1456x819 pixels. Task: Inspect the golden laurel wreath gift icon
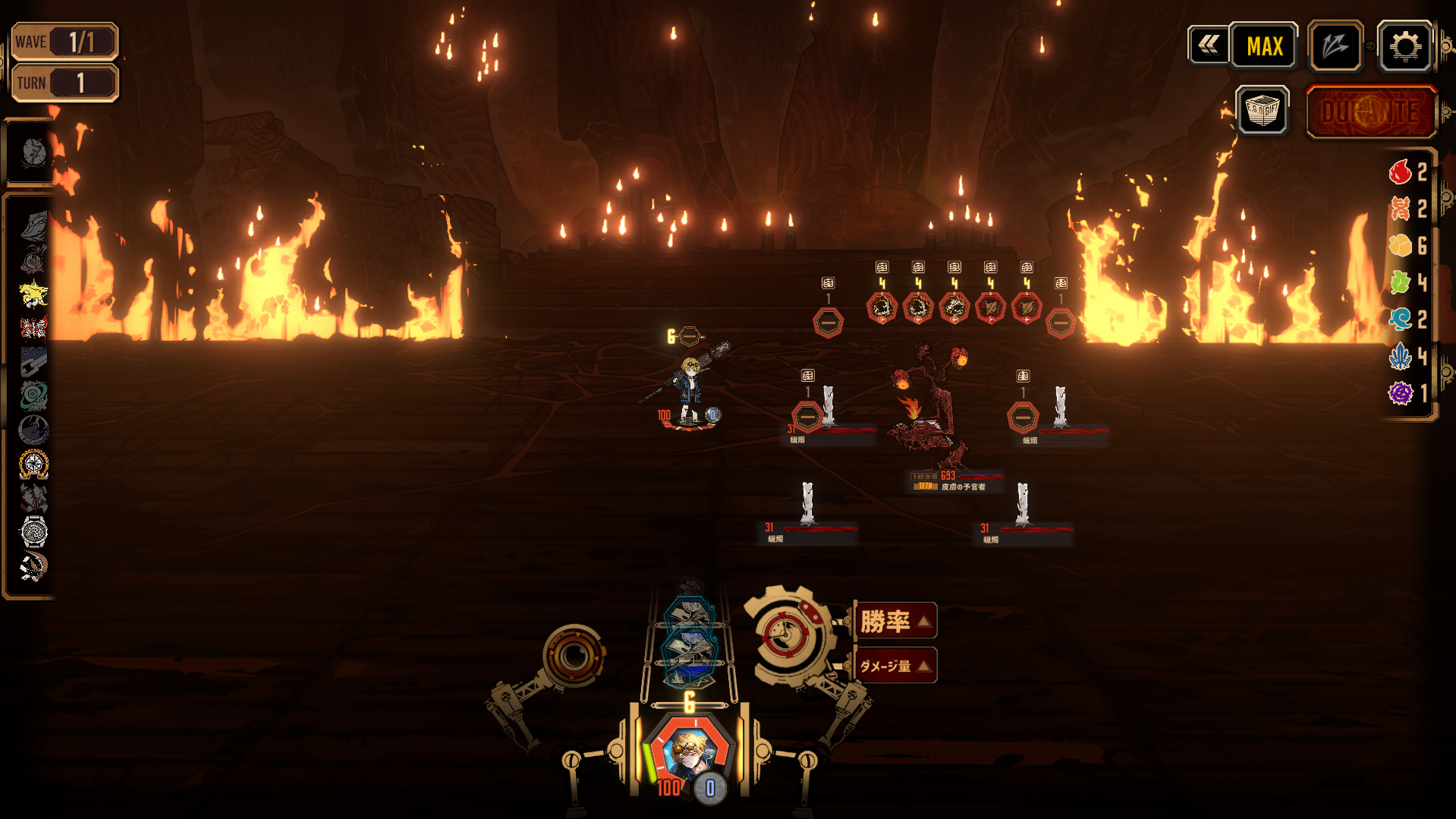(x=33, y=464)
